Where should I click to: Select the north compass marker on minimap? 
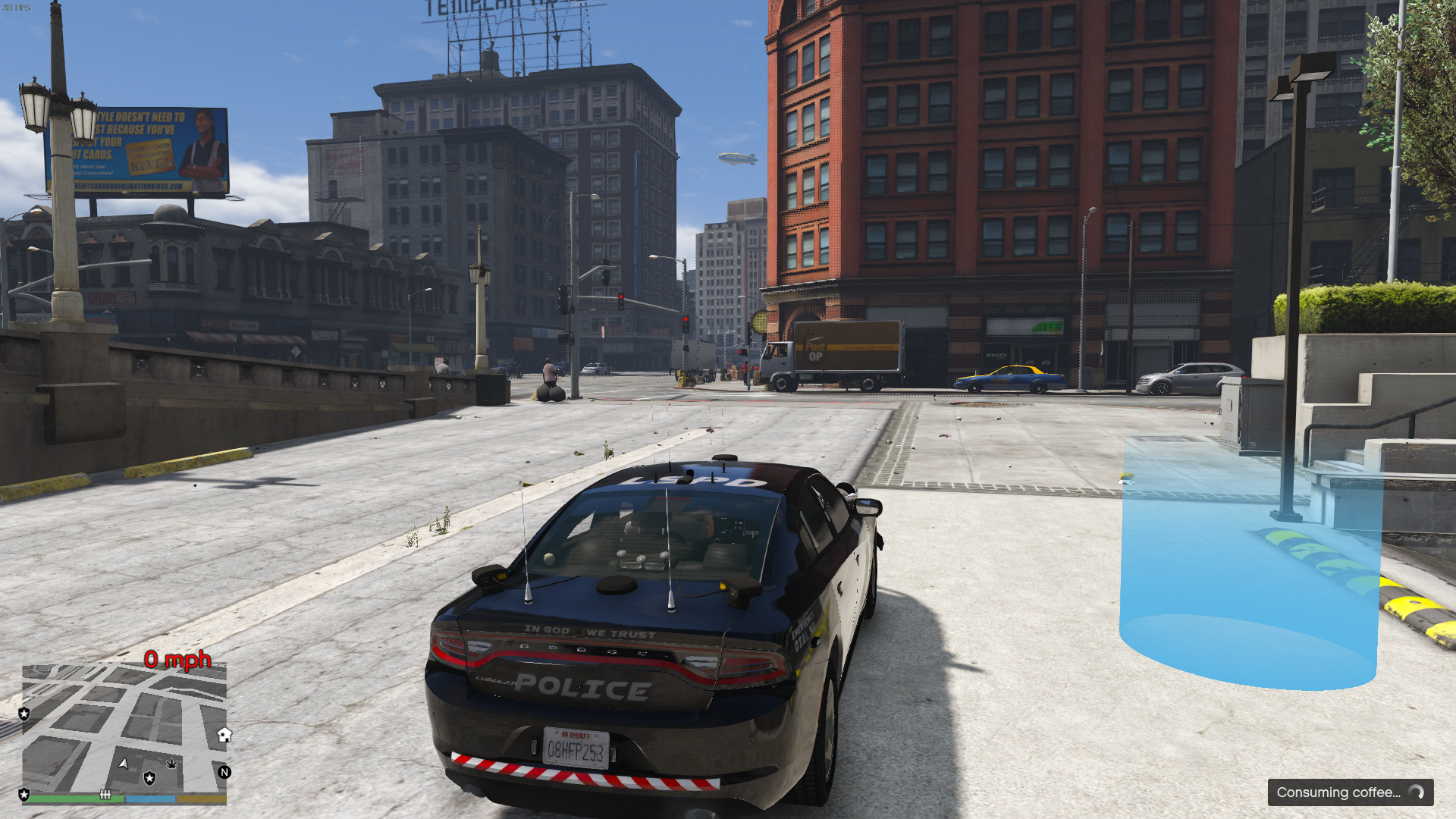224,772
